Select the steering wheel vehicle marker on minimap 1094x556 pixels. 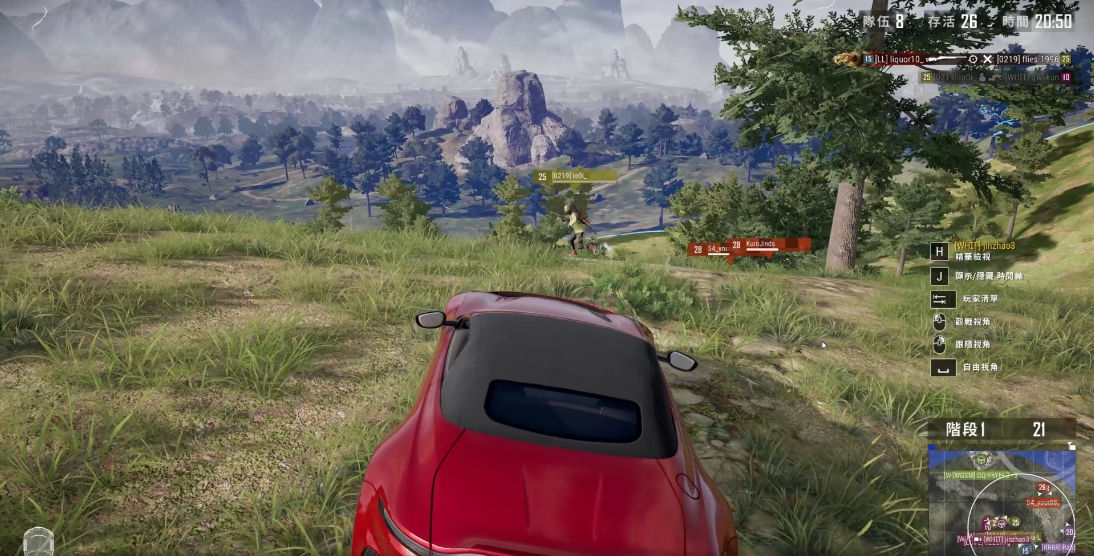point(981,460)
